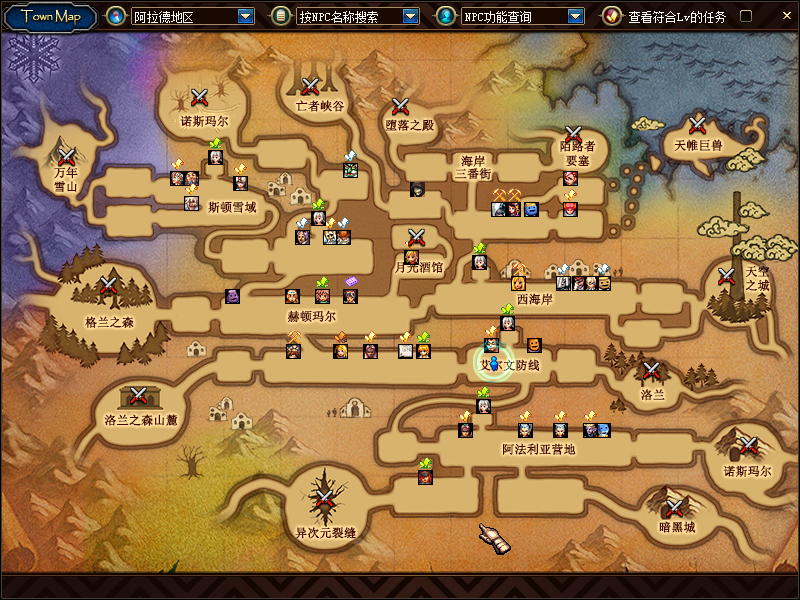Click the 暗黑城 dungeon marker

coord(676,506)
